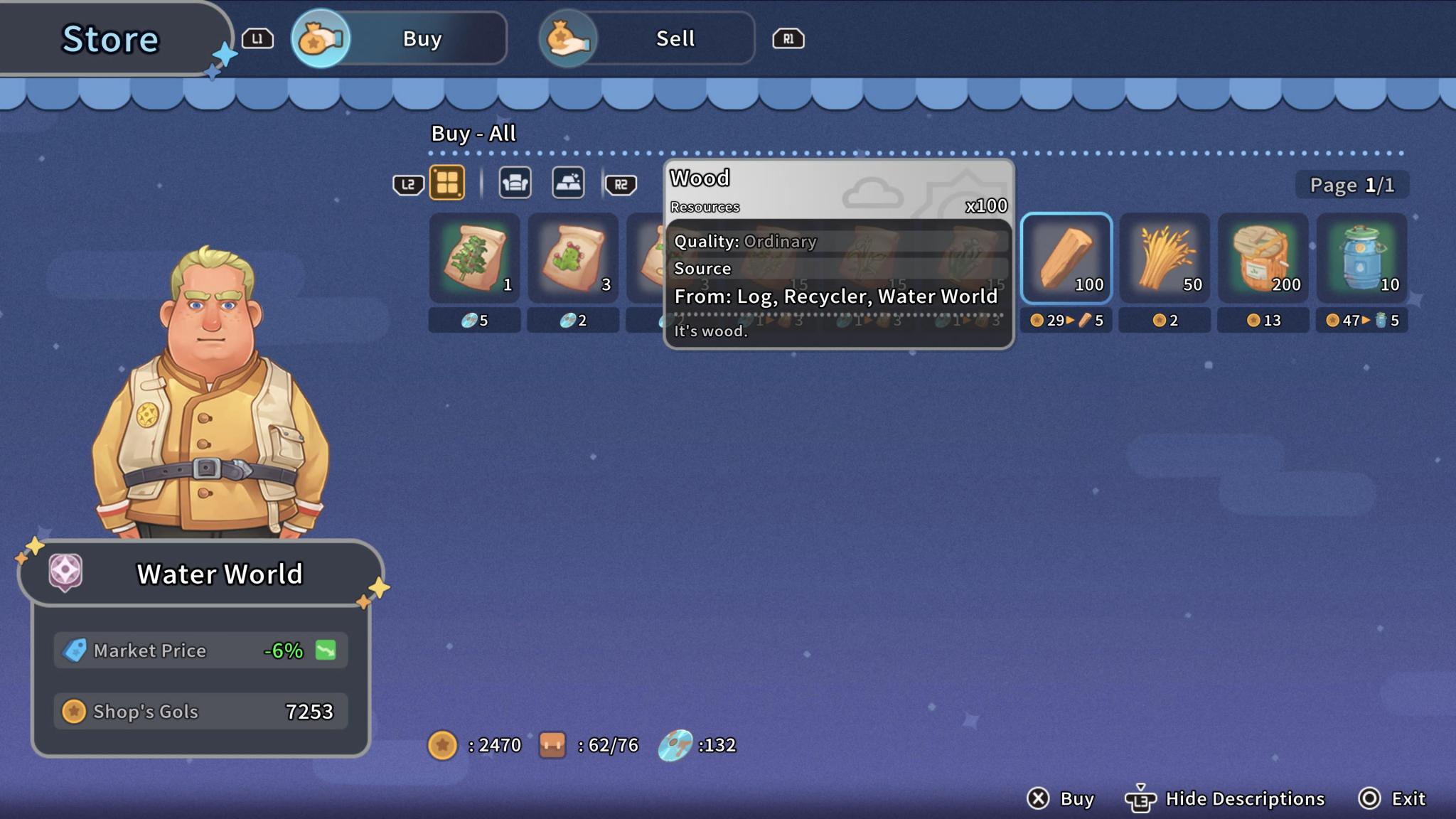Select the Resources filter with the ingots icon

pos(567,182)
